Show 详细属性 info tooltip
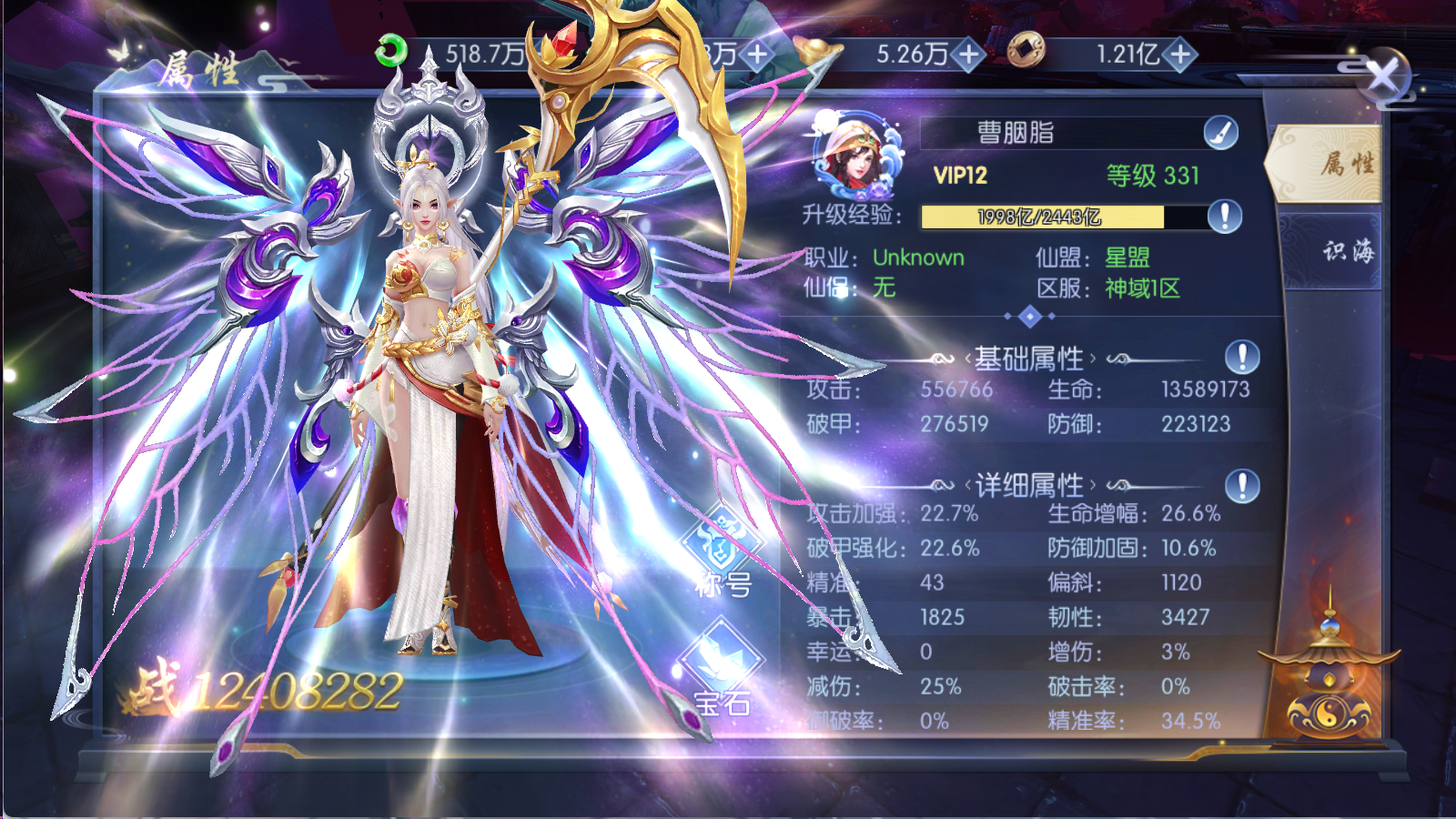 (x=1242, y=486)
